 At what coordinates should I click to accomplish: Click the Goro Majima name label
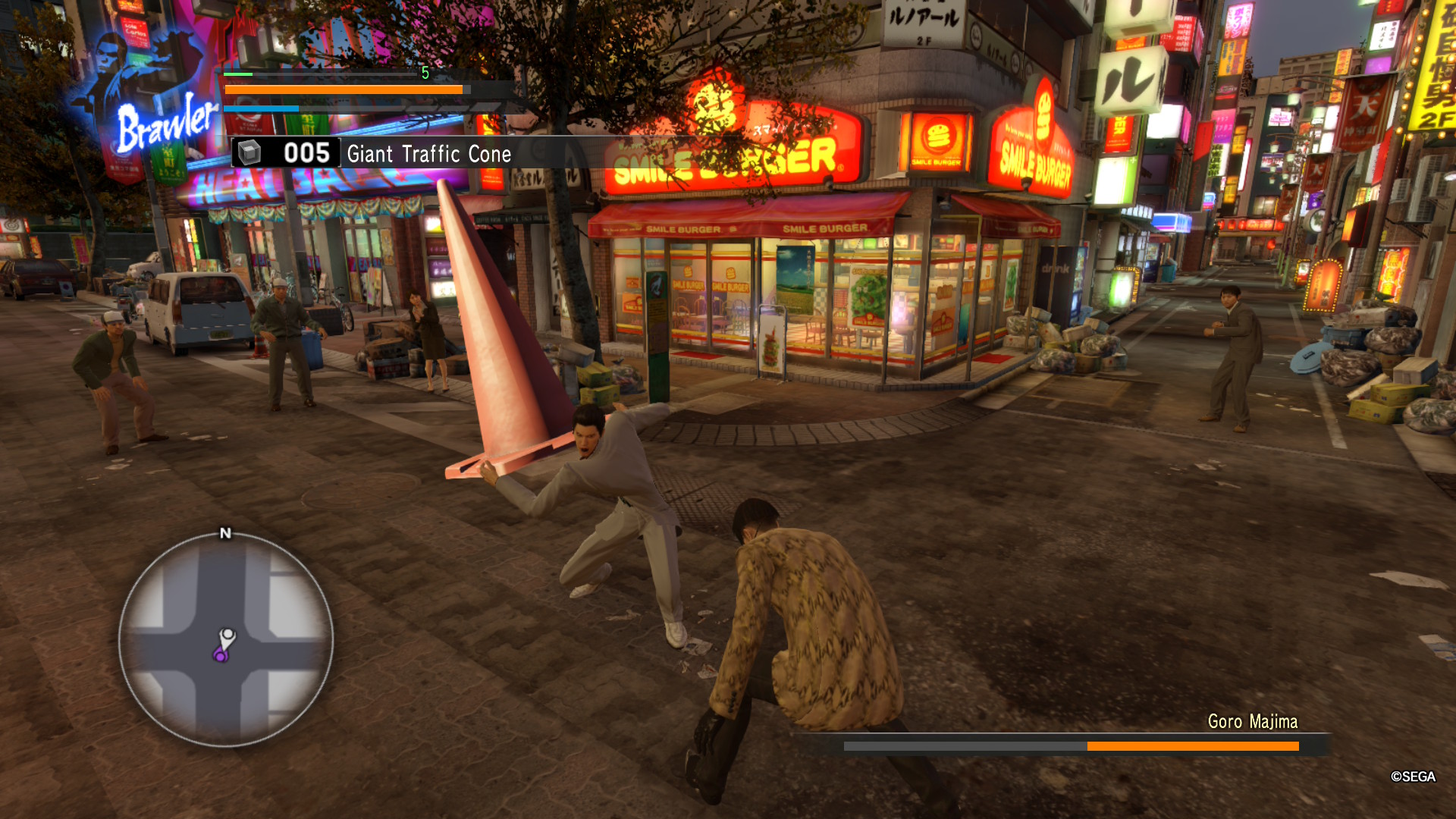(x=1253, y=723)
